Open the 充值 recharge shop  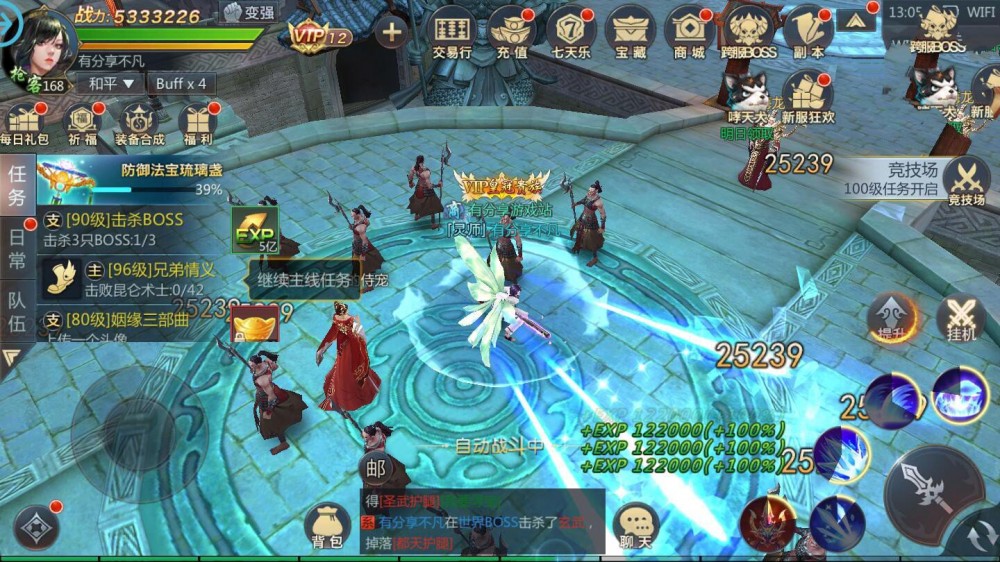(510, 32)
